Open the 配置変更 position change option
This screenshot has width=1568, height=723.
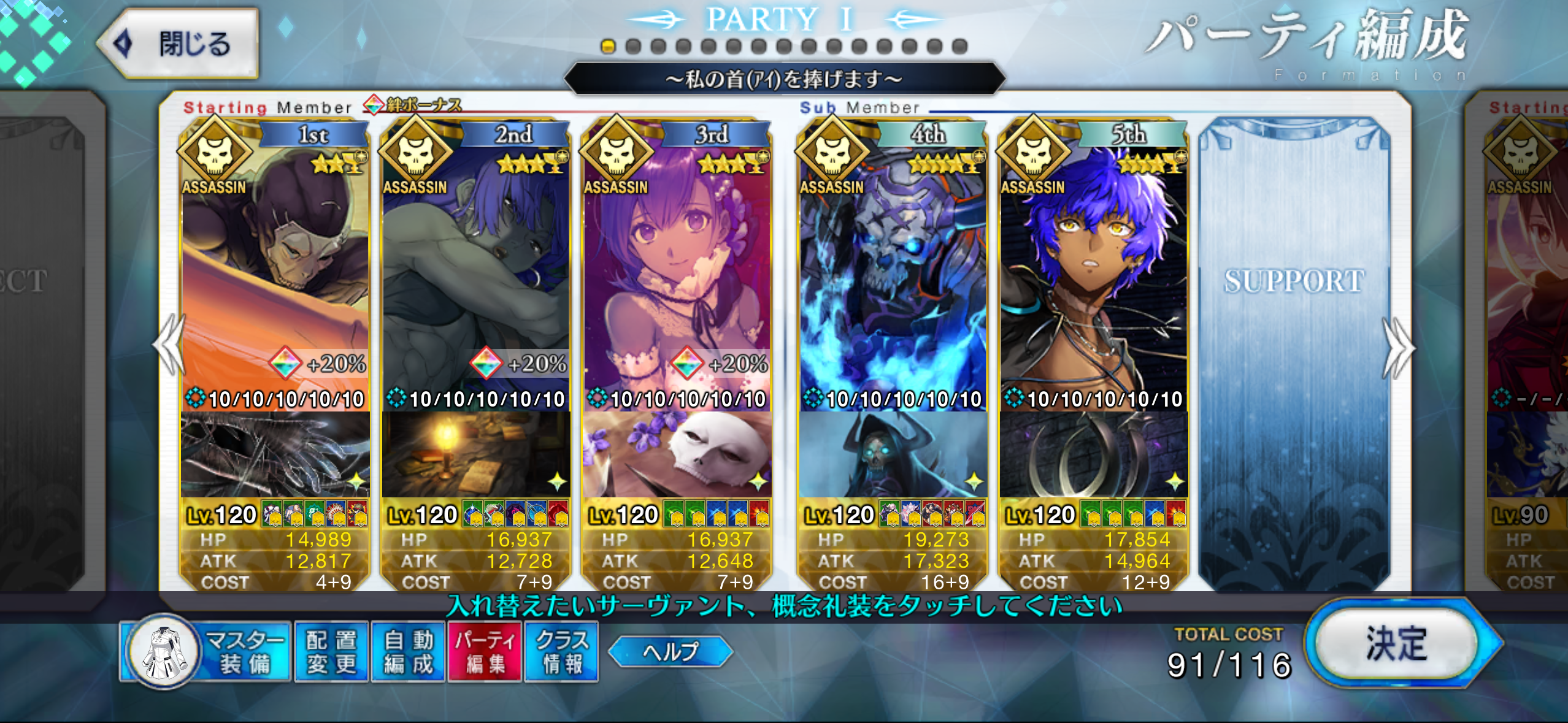click(x=331, y=652)
